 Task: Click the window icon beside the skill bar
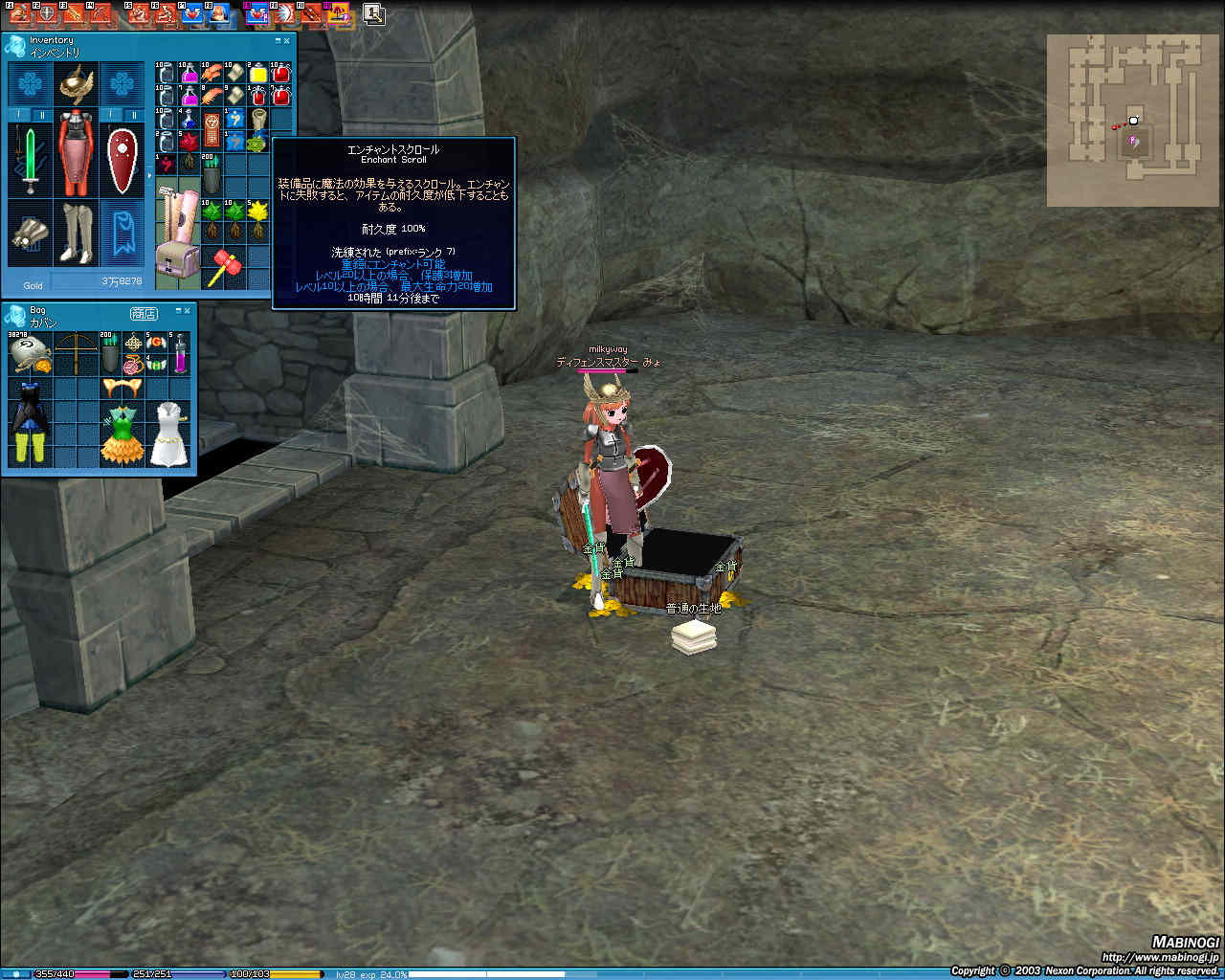(x=373, y=14)
